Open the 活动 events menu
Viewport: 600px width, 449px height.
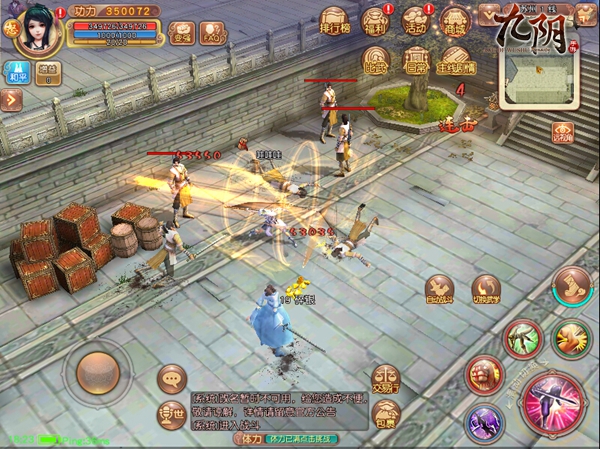[x=415, y=22]
